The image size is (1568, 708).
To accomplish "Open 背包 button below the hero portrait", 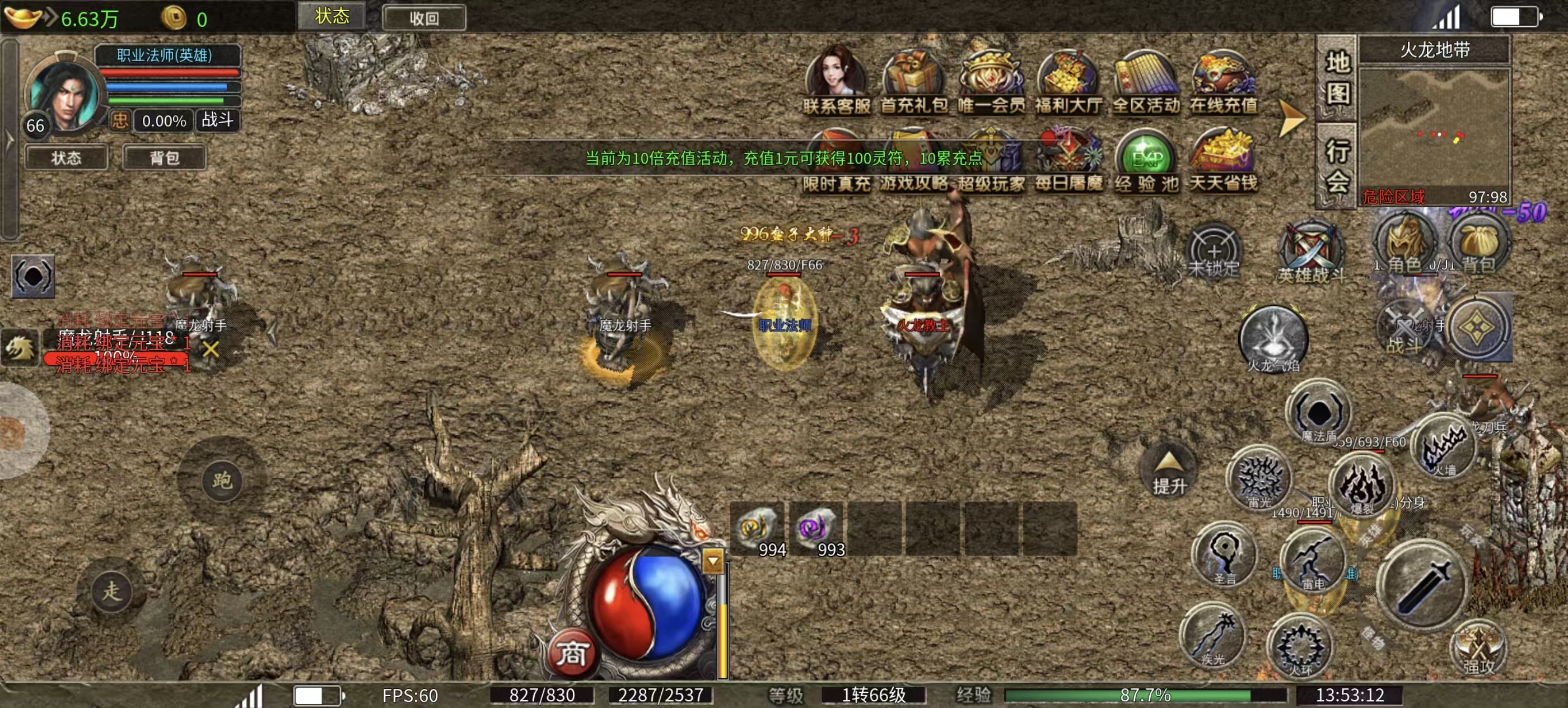I will (x=164, y=157).
